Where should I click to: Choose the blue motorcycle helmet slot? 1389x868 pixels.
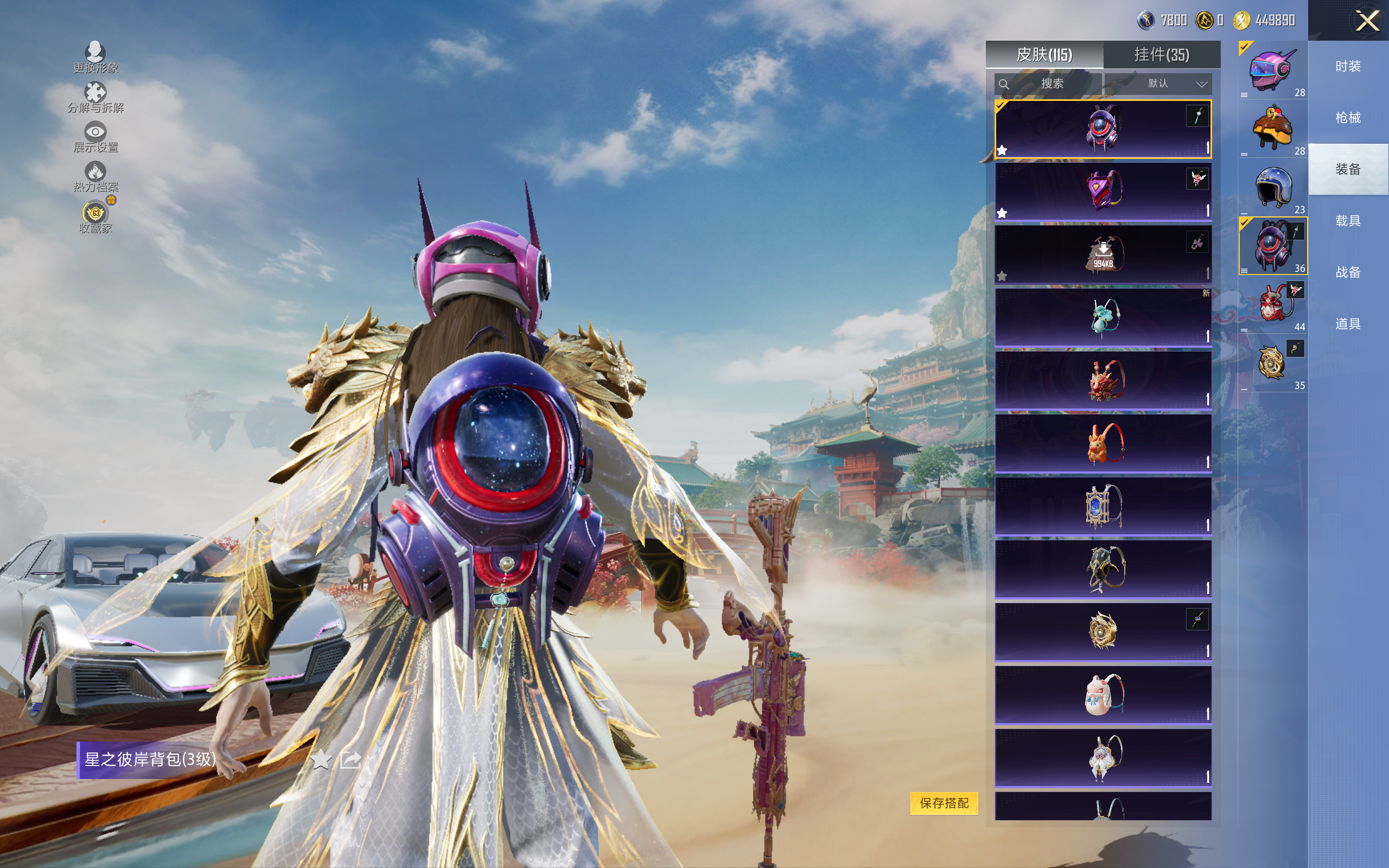1272,188
